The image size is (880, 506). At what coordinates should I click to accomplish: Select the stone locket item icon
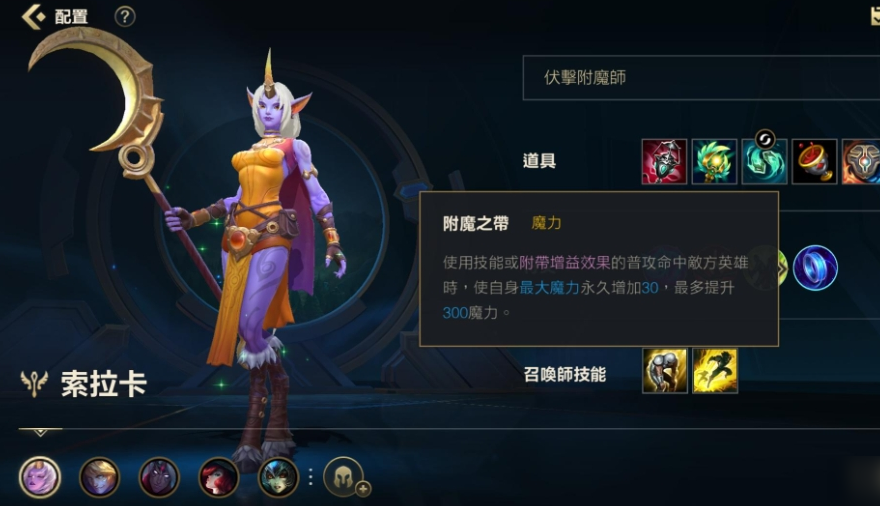pyautogui.click(x=861, y=161)
